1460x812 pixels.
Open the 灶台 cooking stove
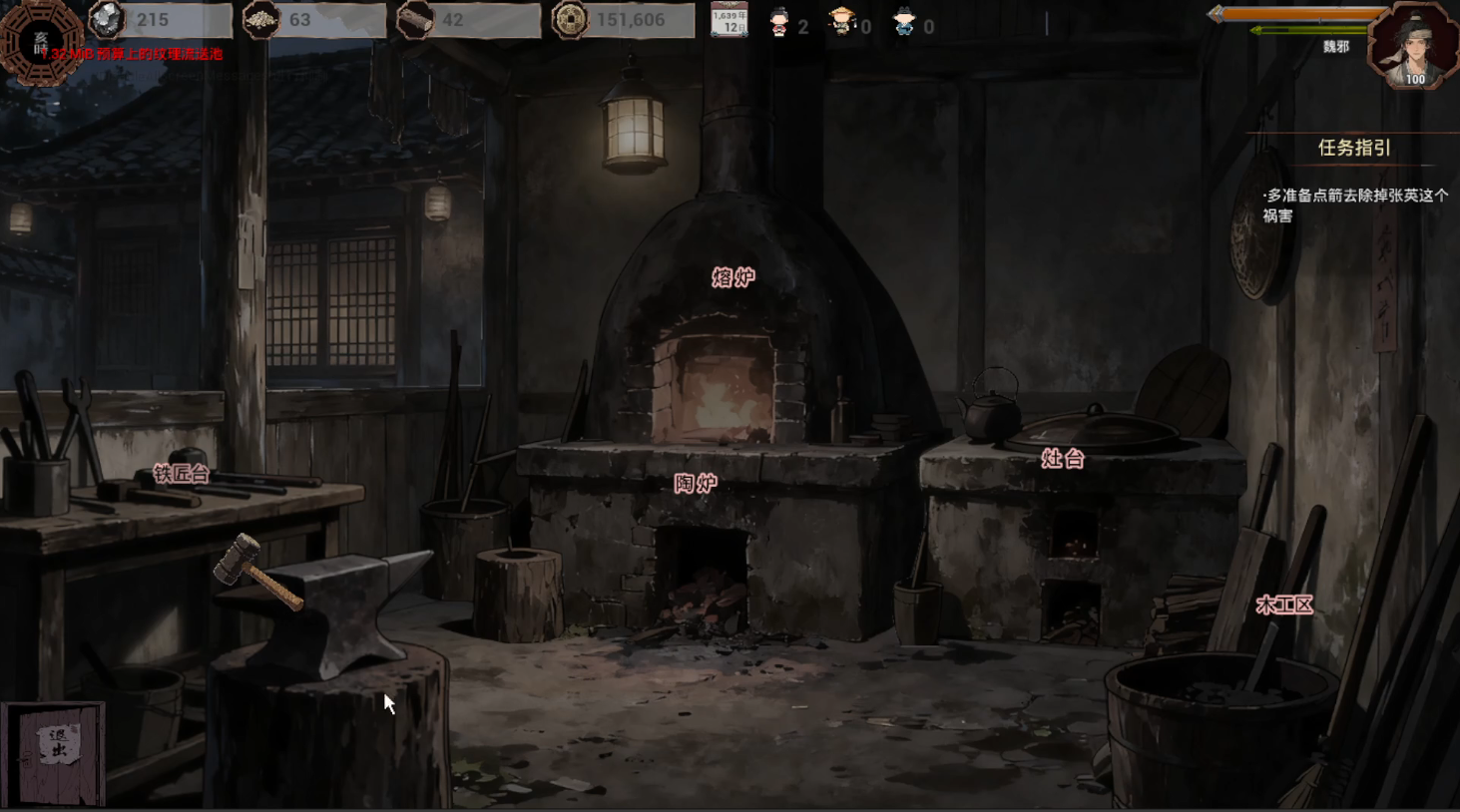coord(1062,459)
